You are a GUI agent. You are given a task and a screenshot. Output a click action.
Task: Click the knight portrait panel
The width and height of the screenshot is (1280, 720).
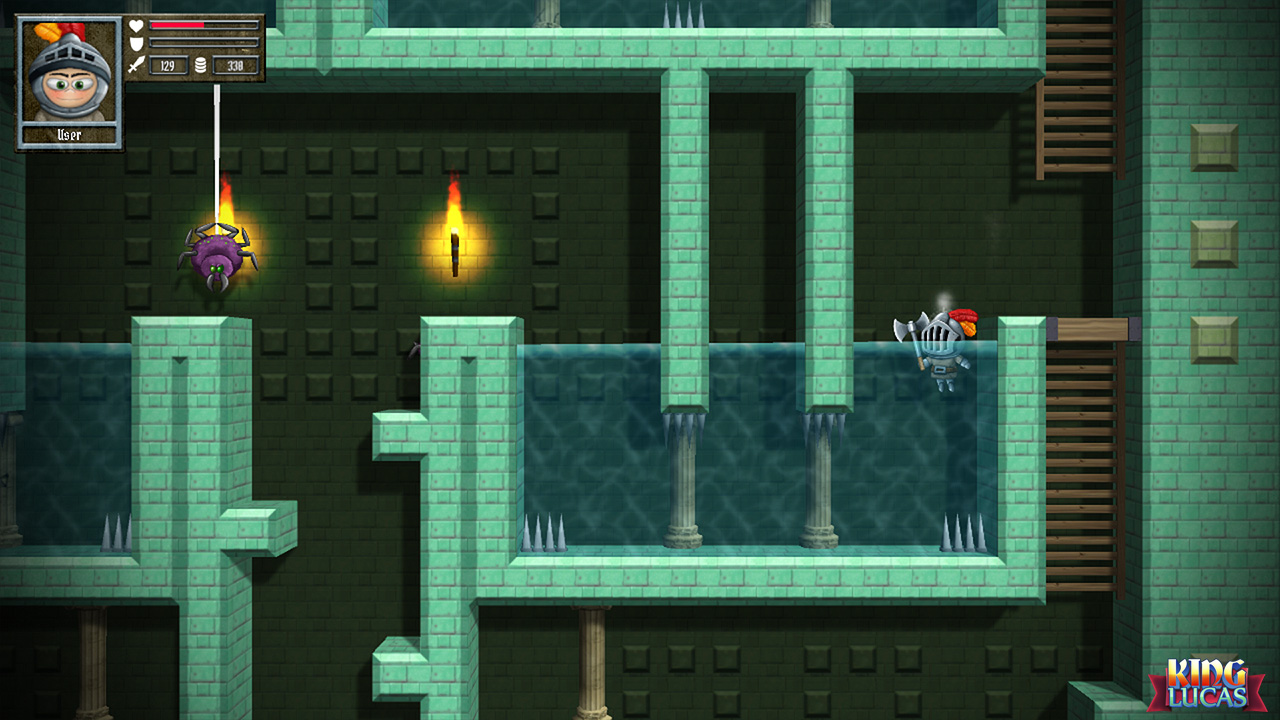[68, 75]
